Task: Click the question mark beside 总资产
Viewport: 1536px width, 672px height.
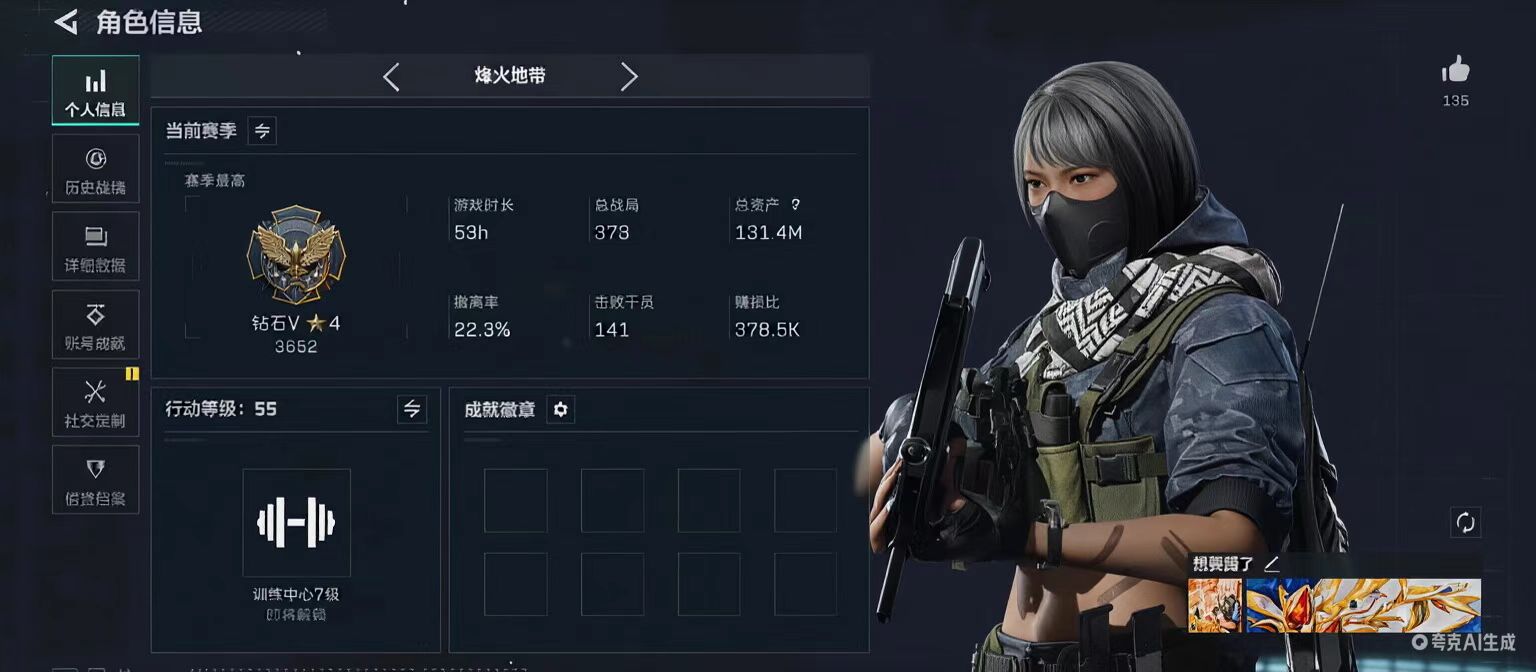Action: pyautogui.click(x=795, y=205)
